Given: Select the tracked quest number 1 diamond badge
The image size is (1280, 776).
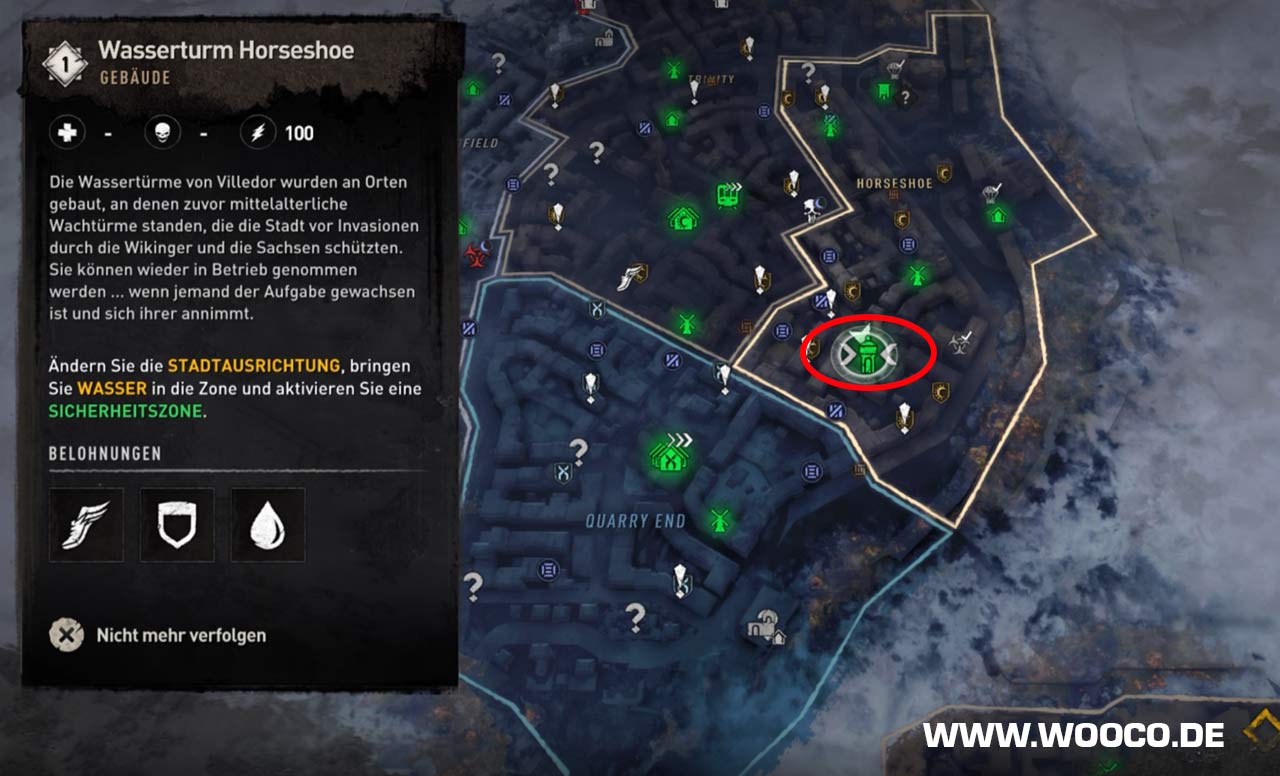Looking at the screenshot, I should click(65, 64).
